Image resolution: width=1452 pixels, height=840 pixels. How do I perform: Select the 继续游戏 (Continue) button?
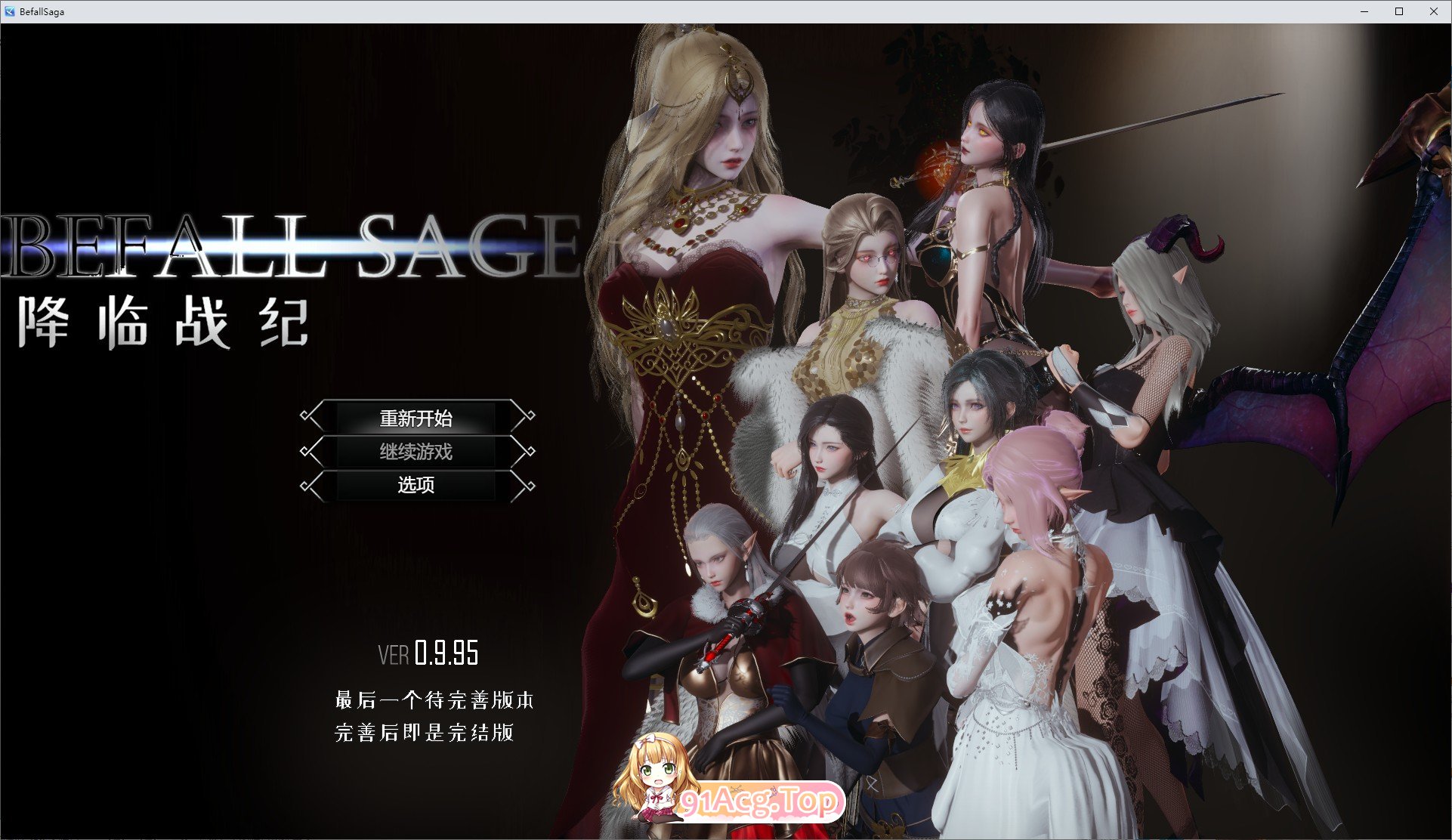pos(415,451)
